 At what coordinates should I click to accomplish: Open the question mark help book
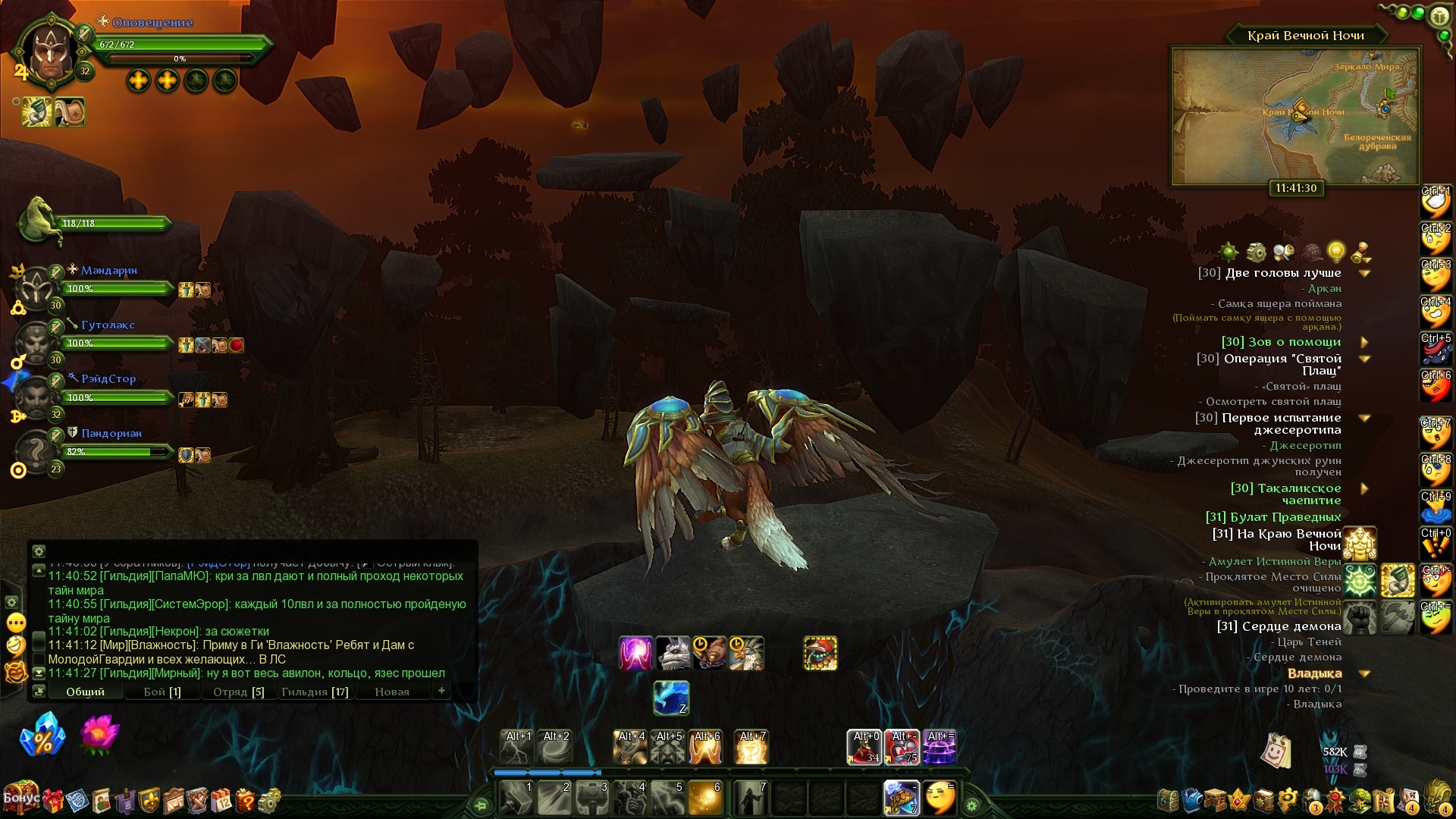245,800
